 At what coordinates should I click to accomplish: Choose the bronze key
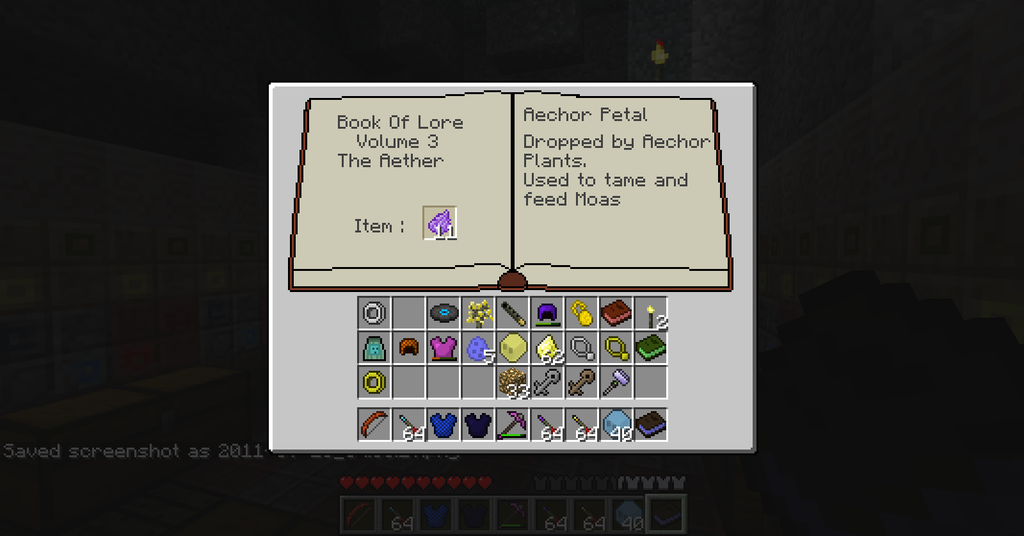[582, 382]
